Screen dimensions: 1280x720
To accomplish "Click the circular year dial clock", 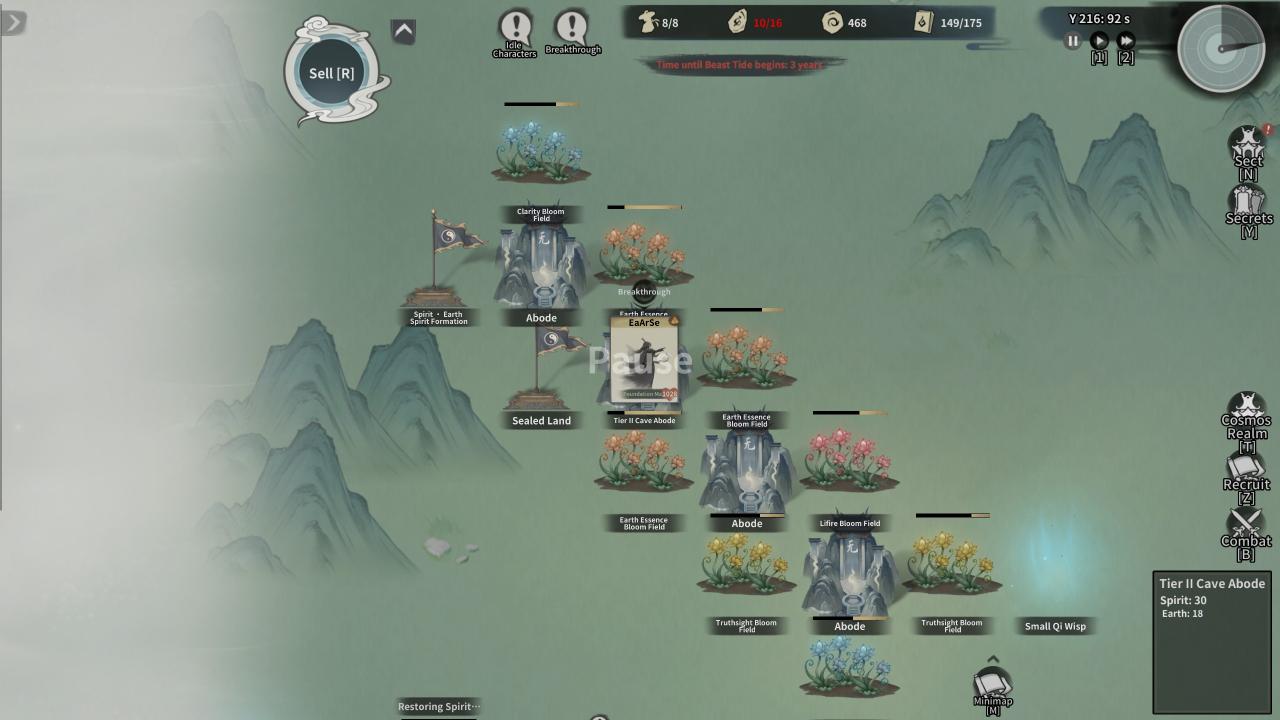I will 1221,47.
